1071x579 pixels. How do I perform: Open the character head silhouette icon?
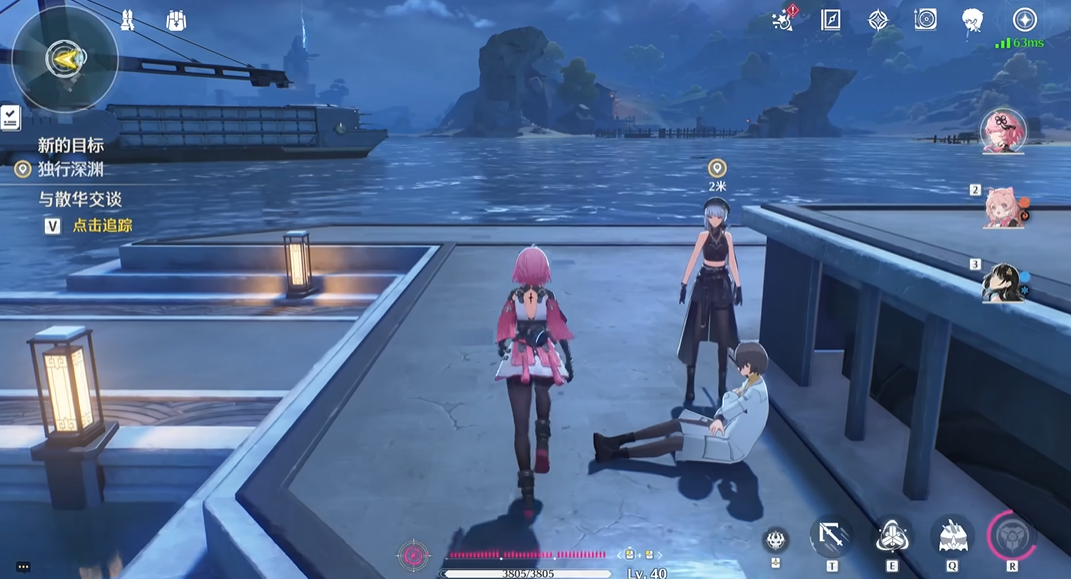point(972,20)
